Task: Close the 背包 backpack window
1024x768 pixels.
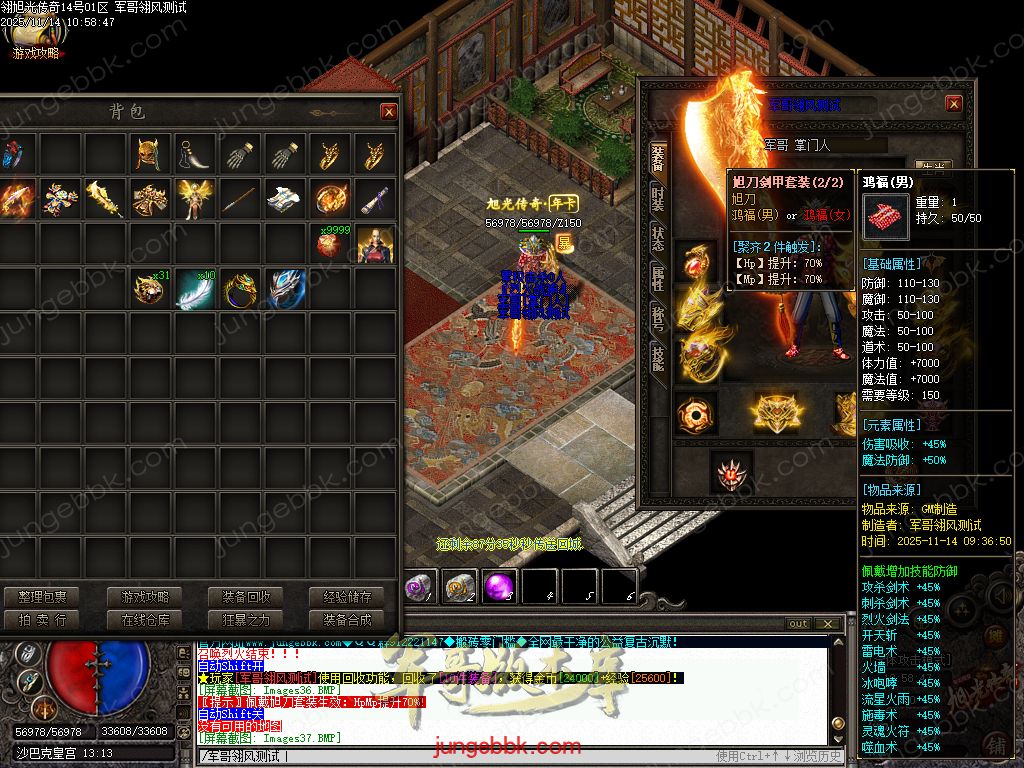Action: click(388, 112)
